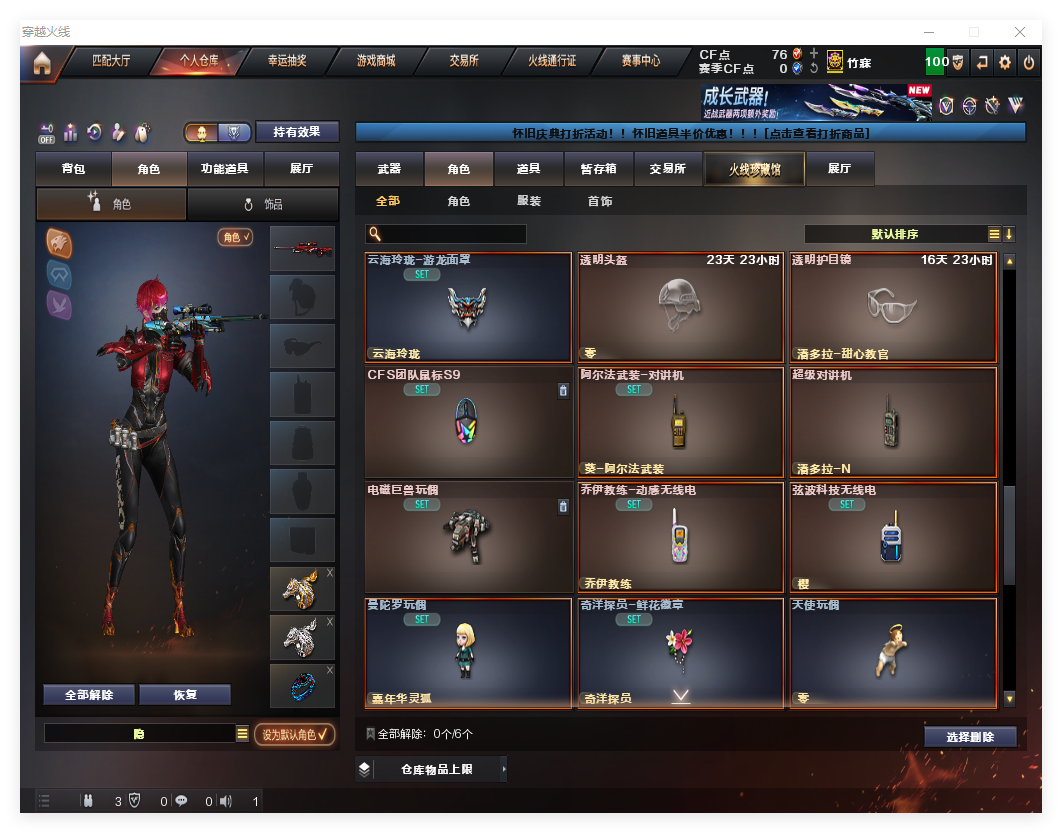Choose the 超级对讲机 walkie-talkie item
The image size is (1062, 833).
[x=893, y=422]
